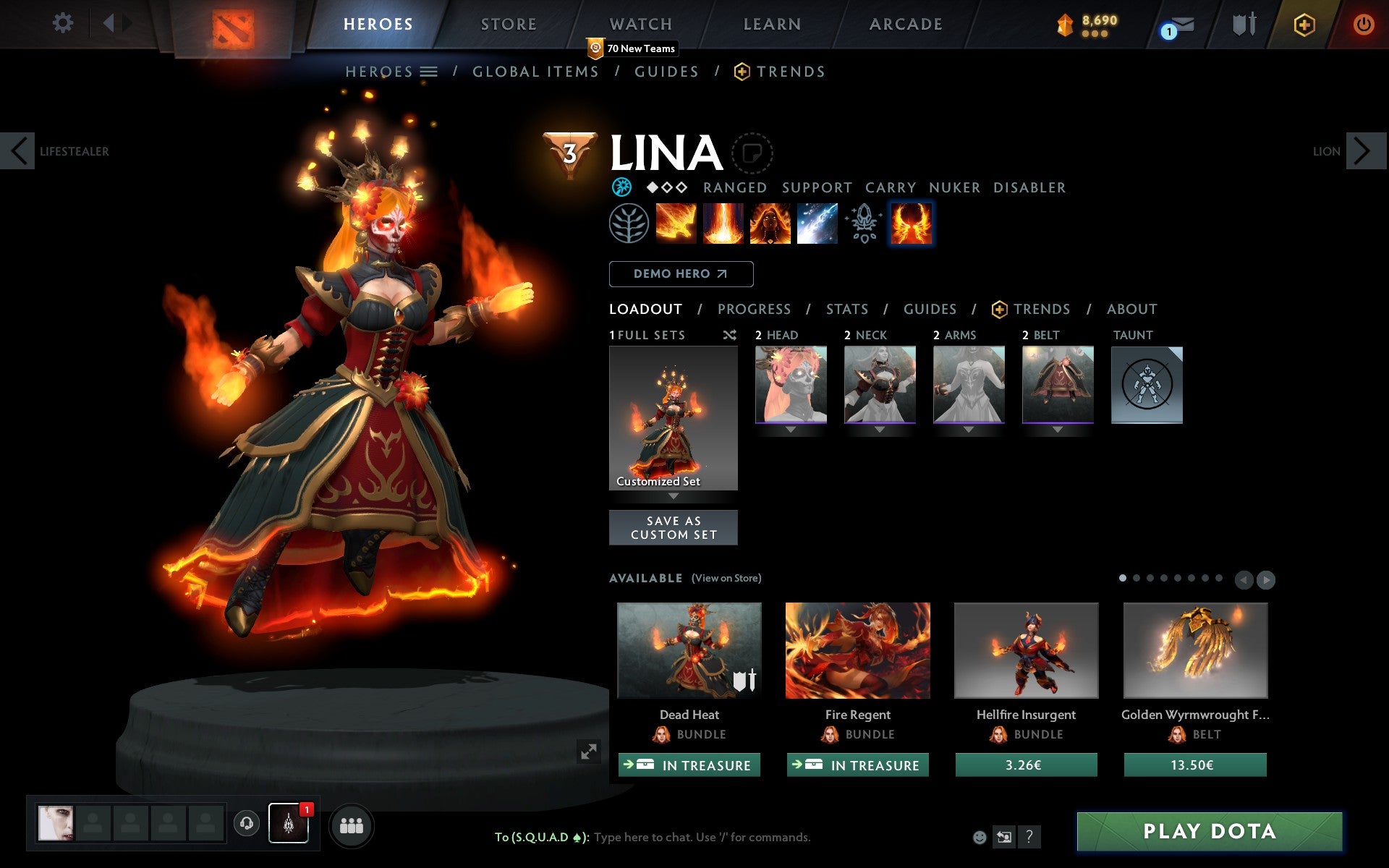Screen dimensions: 1389x868
Task: Go to the Arcade tab
Action: click(x=905, y=24)
